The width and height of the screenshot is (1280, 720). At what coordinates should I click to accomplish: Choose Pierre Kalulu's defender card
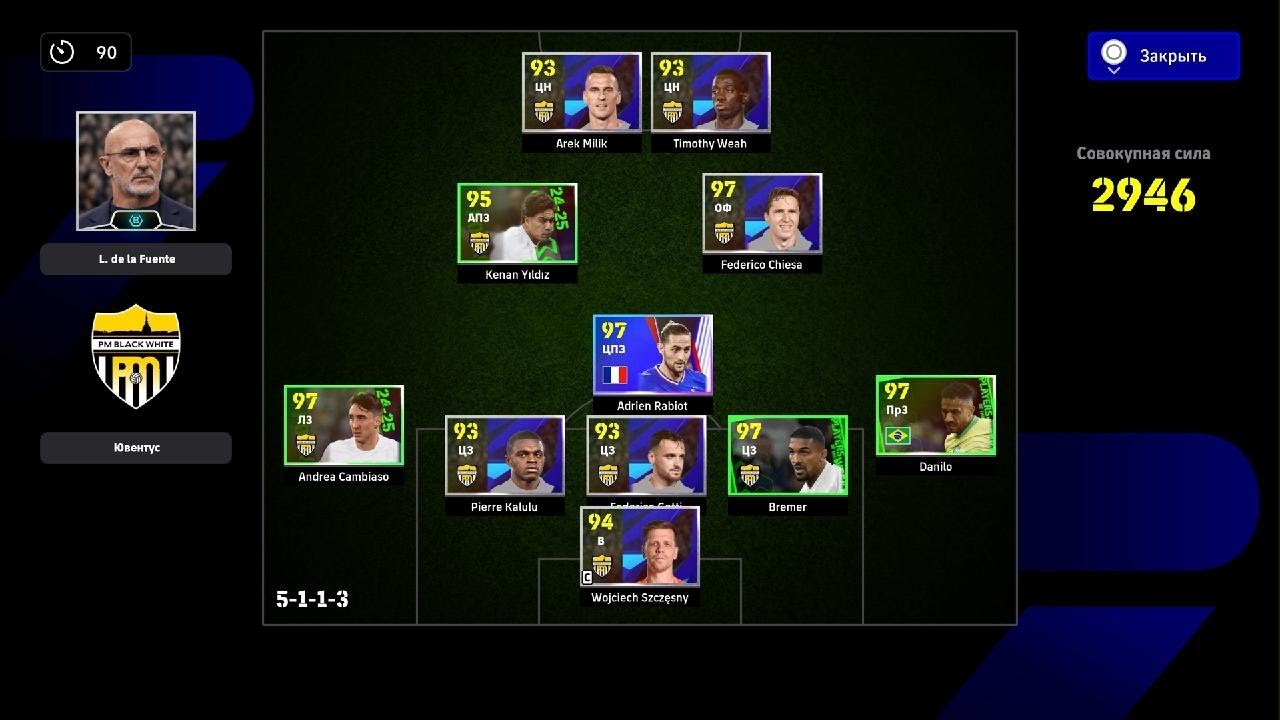(504, 455)
